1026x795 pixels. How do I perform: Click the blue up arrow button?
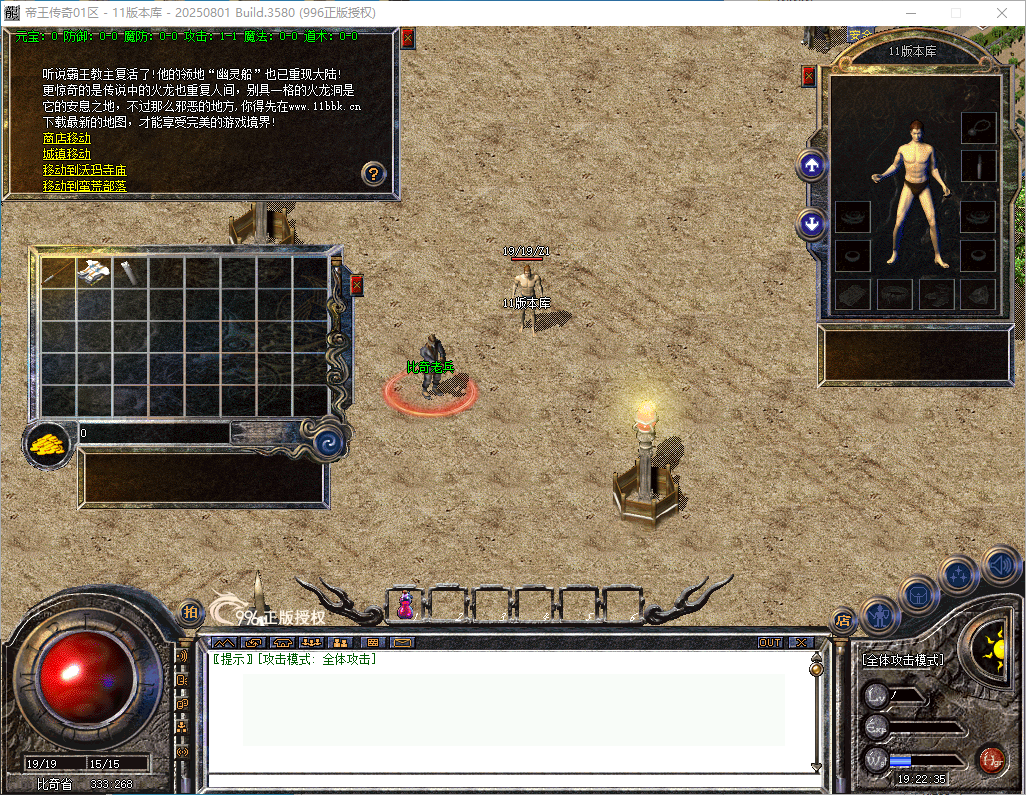click(x=811, y=166)
